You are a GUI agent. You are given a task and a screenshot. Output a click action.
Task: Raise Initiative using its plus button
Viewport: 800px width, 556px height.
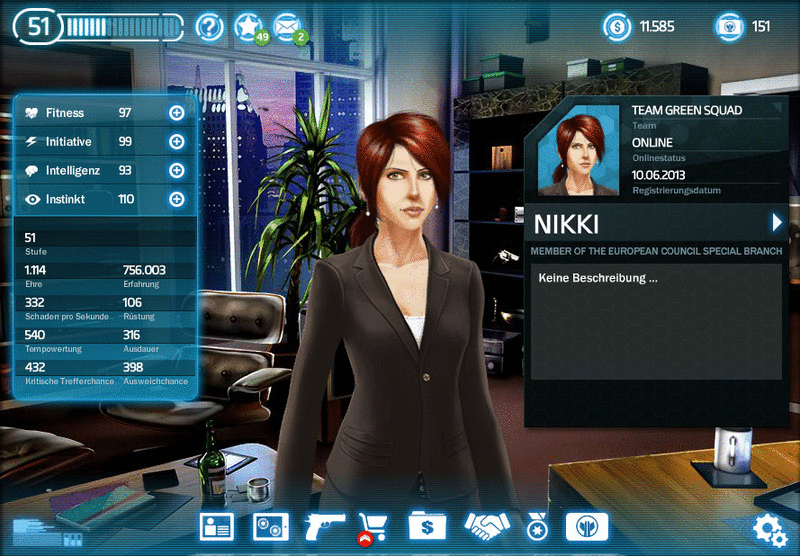coord(177,142)
